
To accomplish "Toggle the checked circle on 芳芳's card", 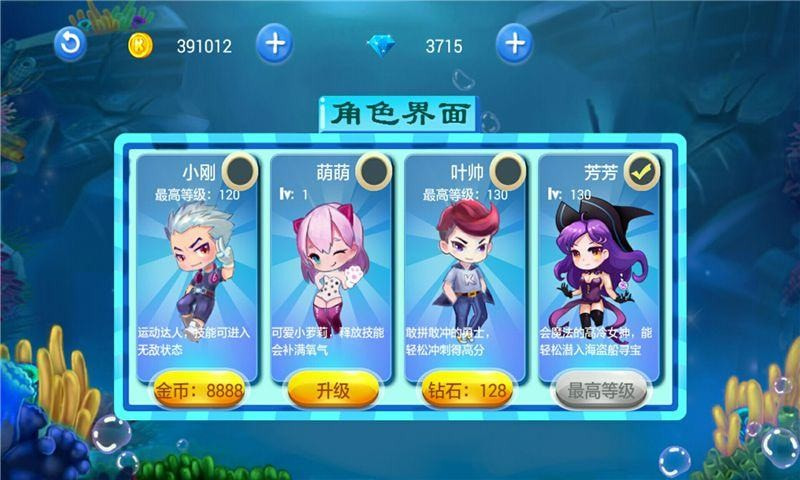I will point(642,172).
